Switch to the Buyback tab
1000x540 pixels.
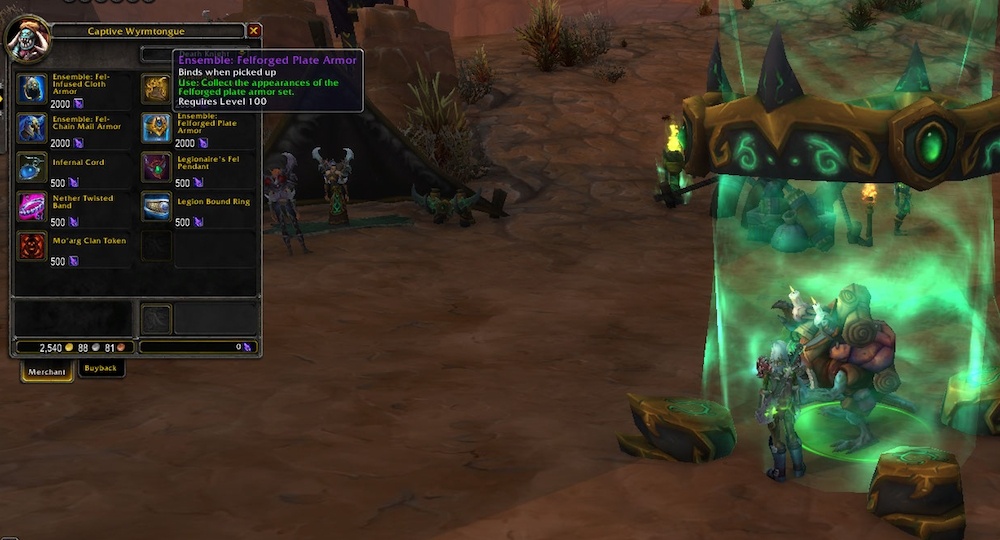[x=100, y=368]
